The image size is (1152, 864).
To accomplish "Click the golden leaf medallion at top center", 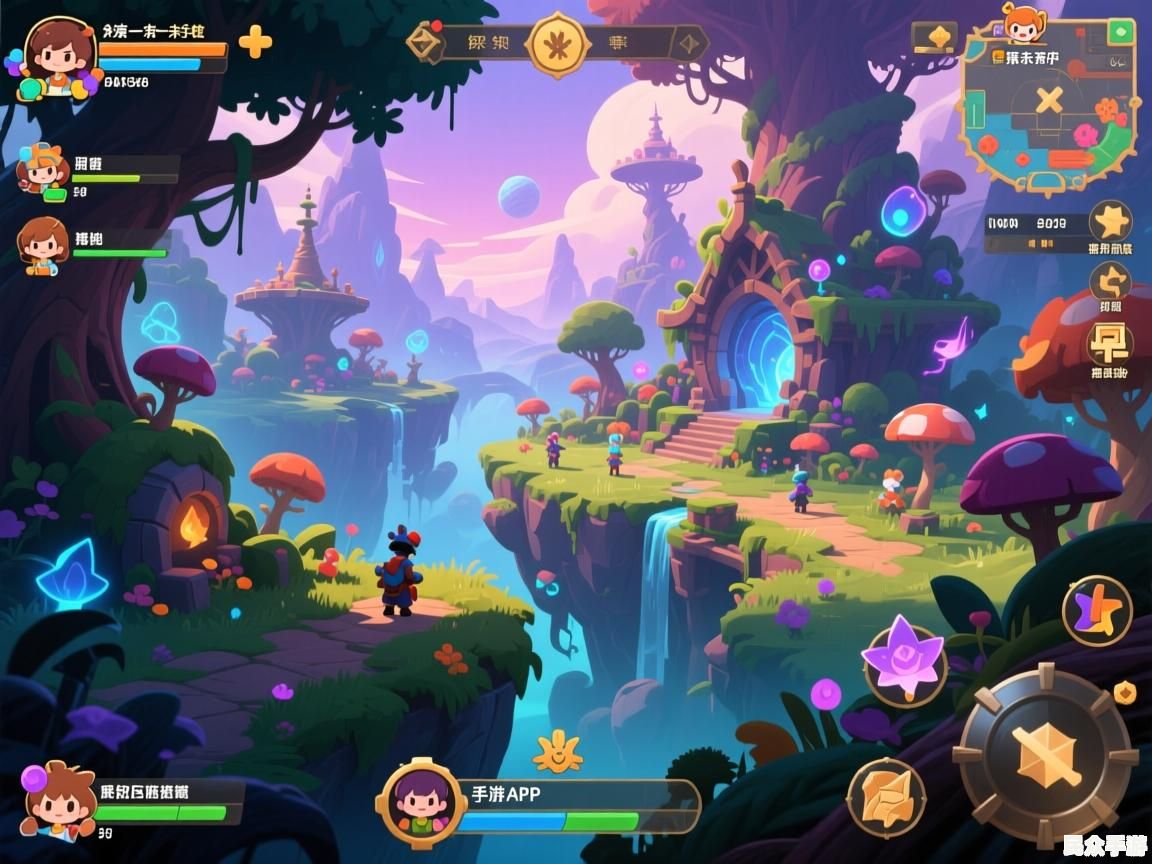I will click(x=558, y=44).
